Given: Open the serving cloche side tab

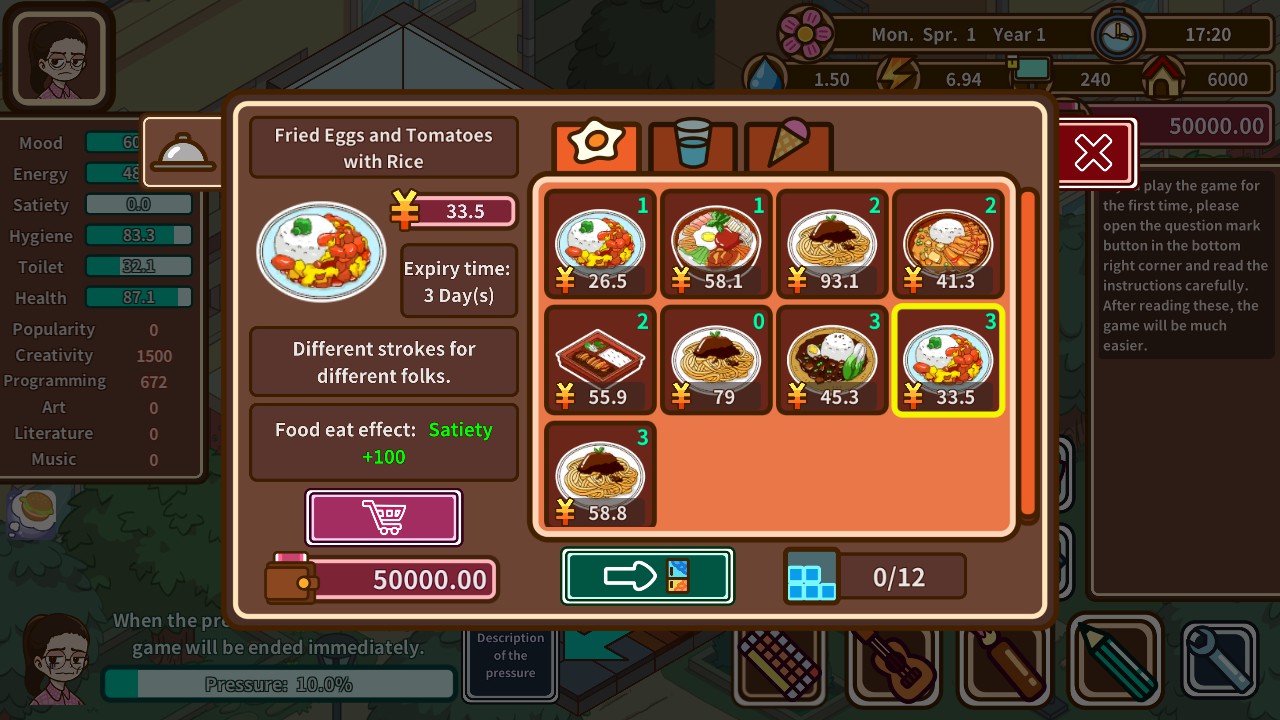Looking at the screenshot, I should pos(184,152).
